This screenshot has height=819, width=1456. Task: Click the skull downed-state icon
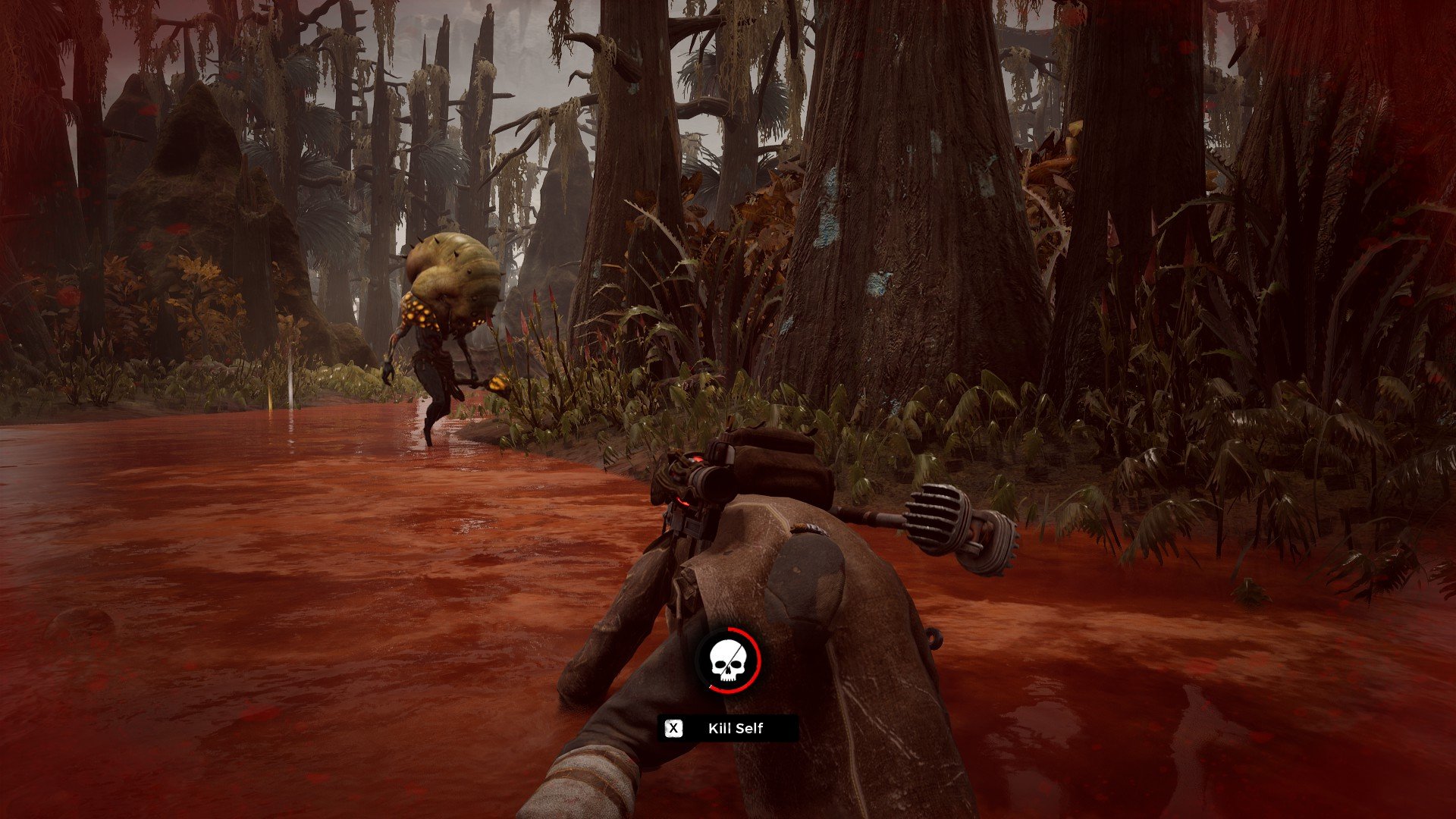coord(728,660)
